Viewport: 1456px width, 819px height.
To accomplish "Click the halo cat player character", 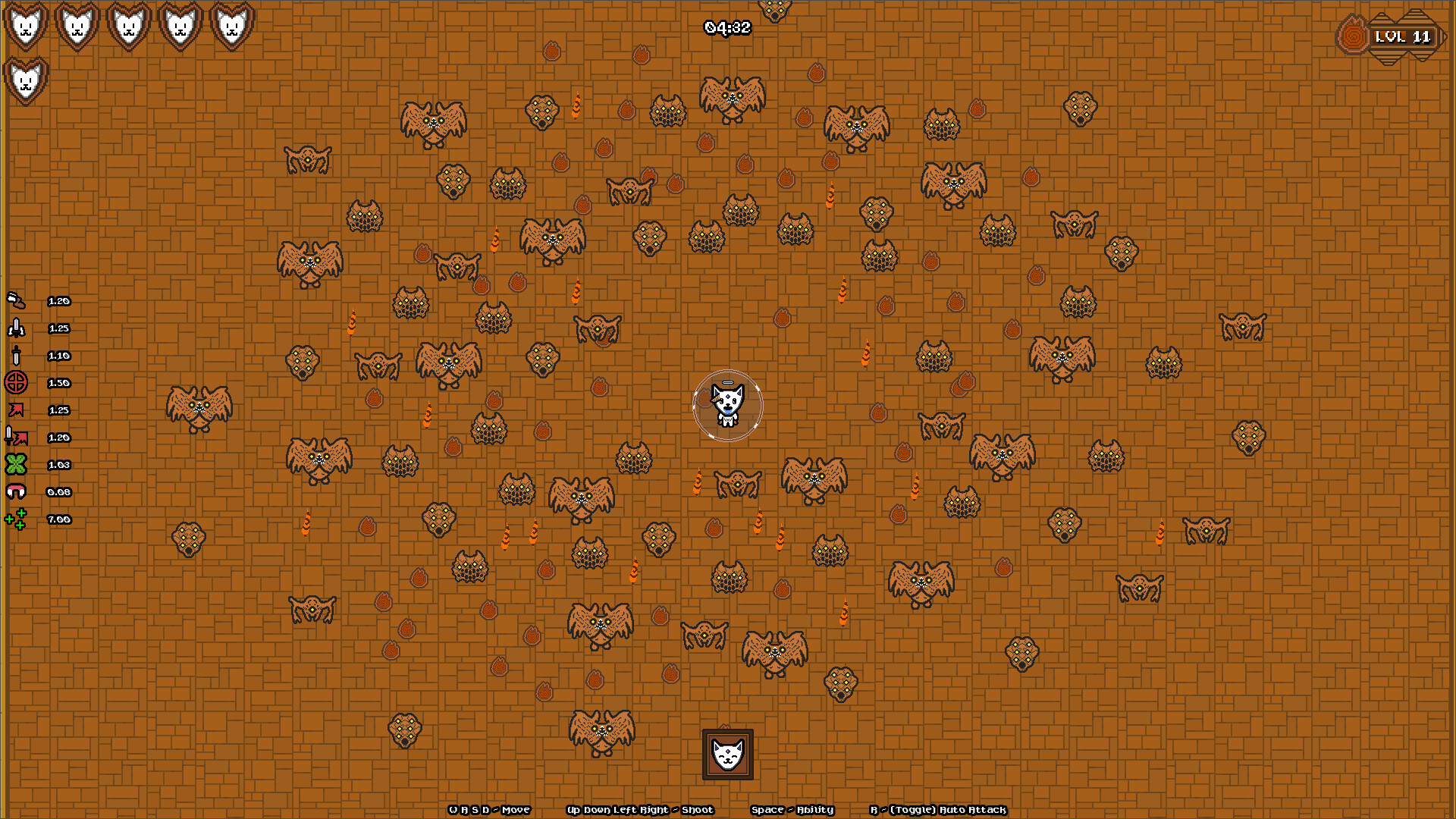I will coord(726,404).
